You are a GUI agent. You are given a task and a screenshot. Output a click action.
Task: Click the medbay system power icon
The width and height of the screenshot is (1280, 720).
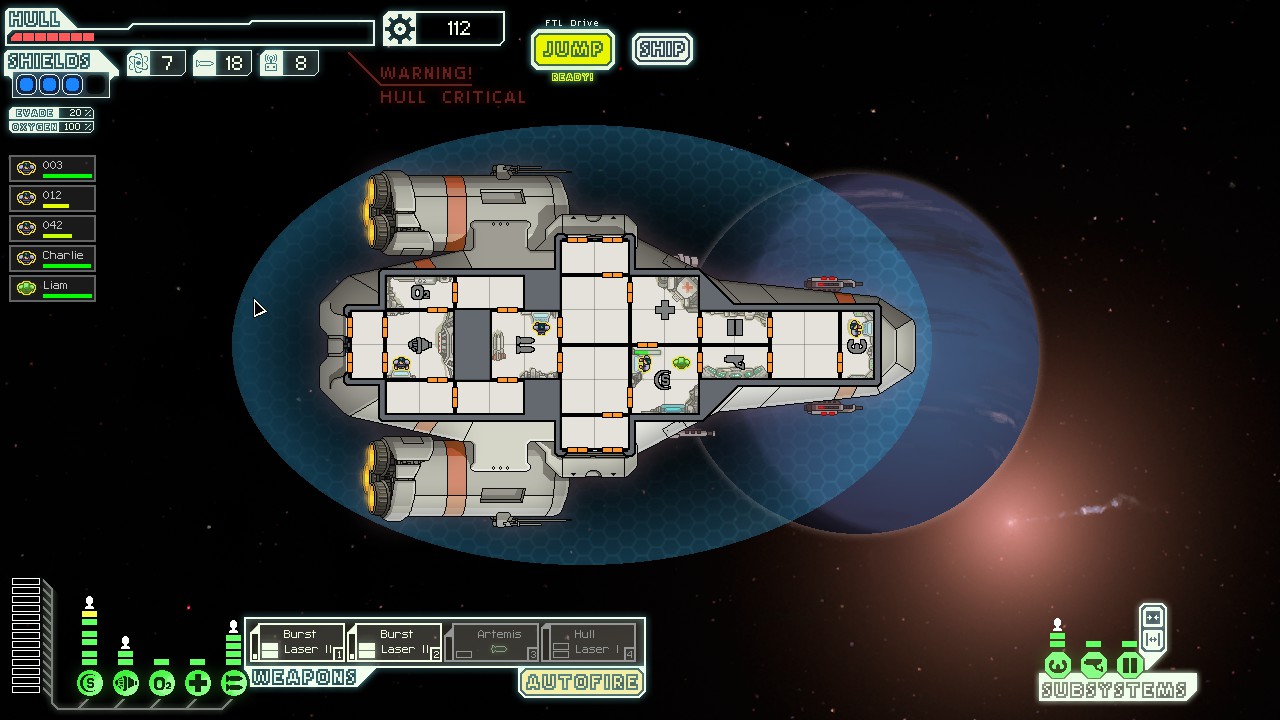pos(198,684)
